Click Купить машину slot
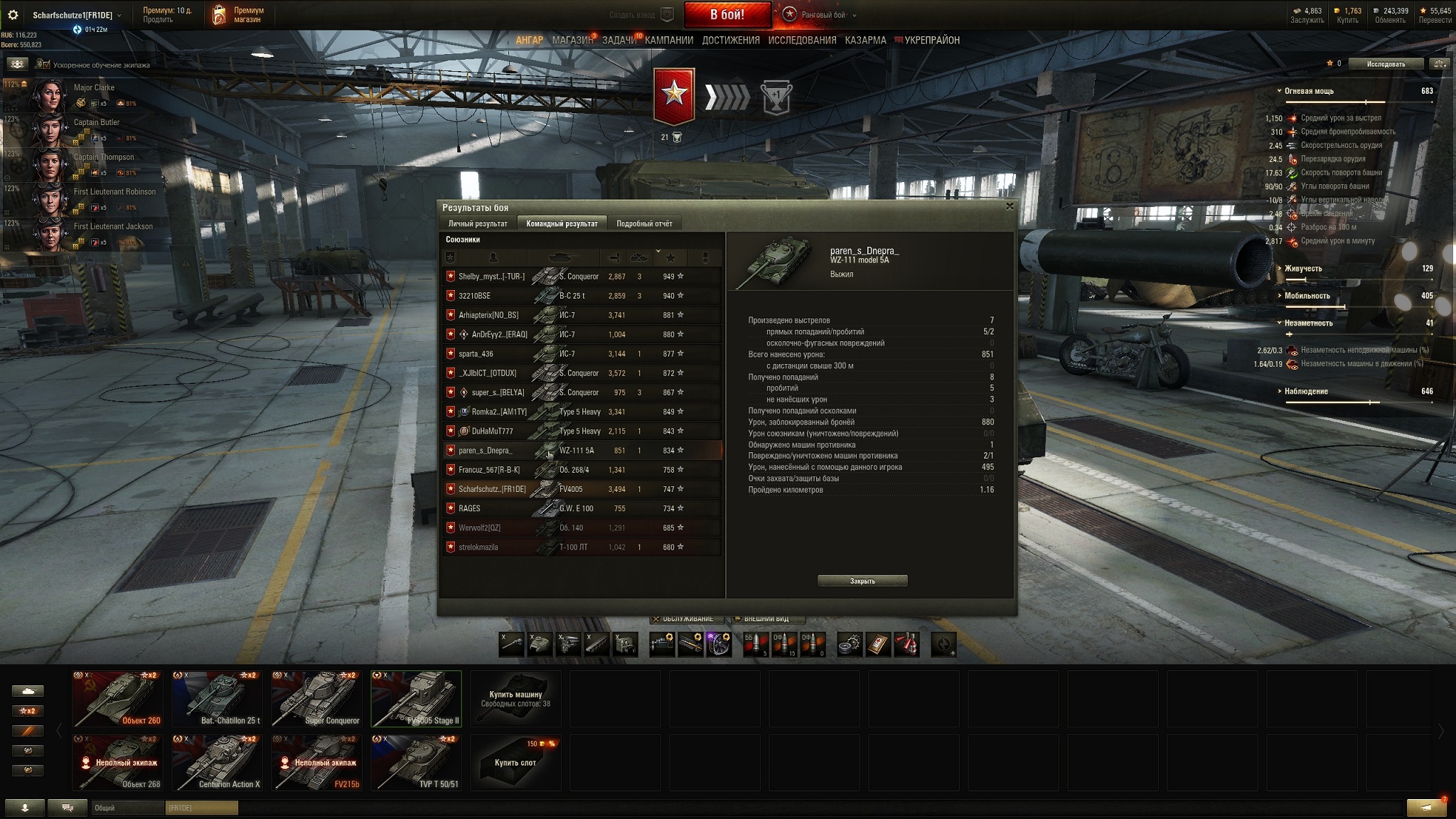This screenshot has height=819, width=1456. pyautogui.click(x=515, y=699)
